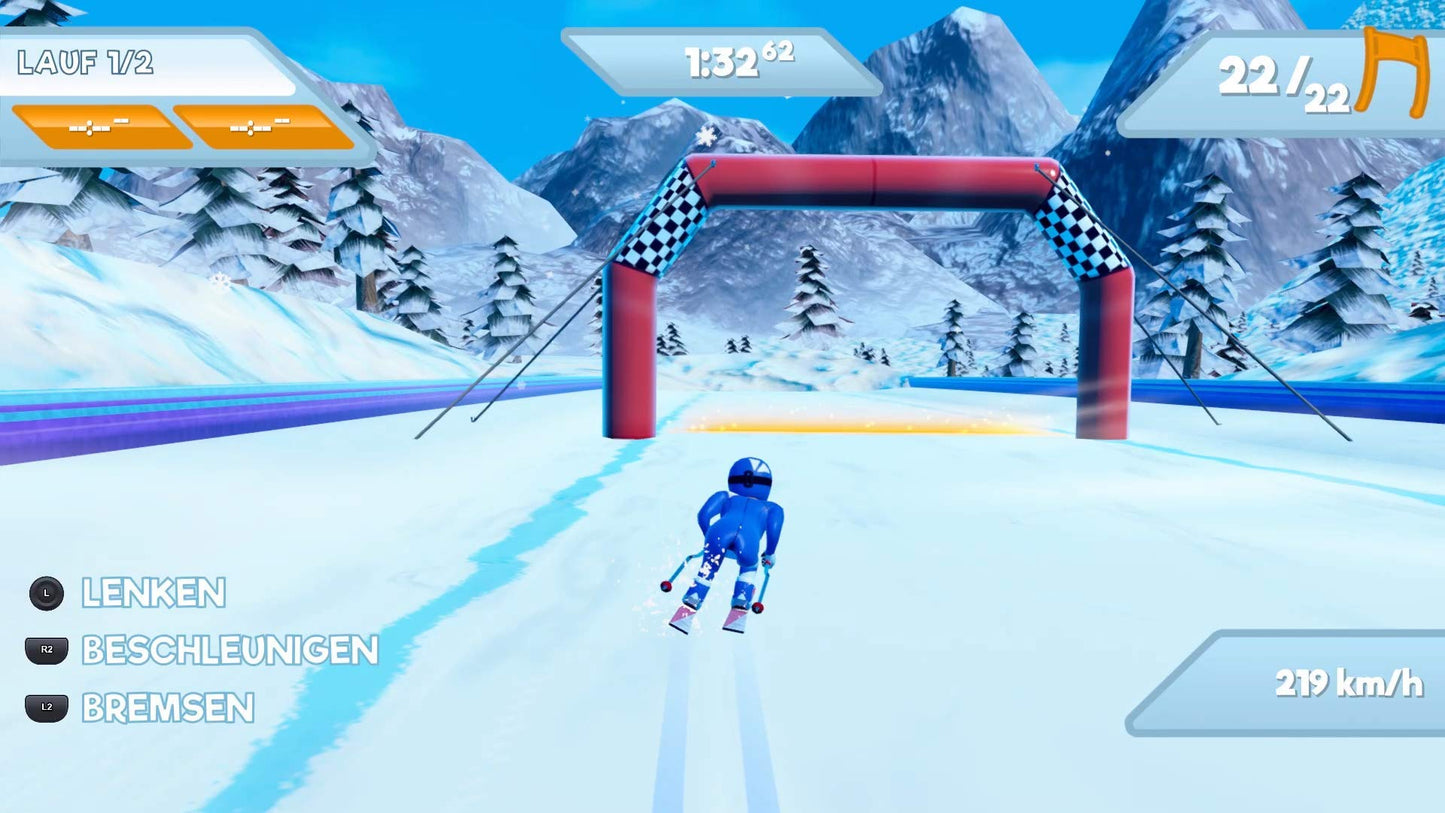1445x813 pixels.
Task: Select the LENKEN control label
Action: 154,594
